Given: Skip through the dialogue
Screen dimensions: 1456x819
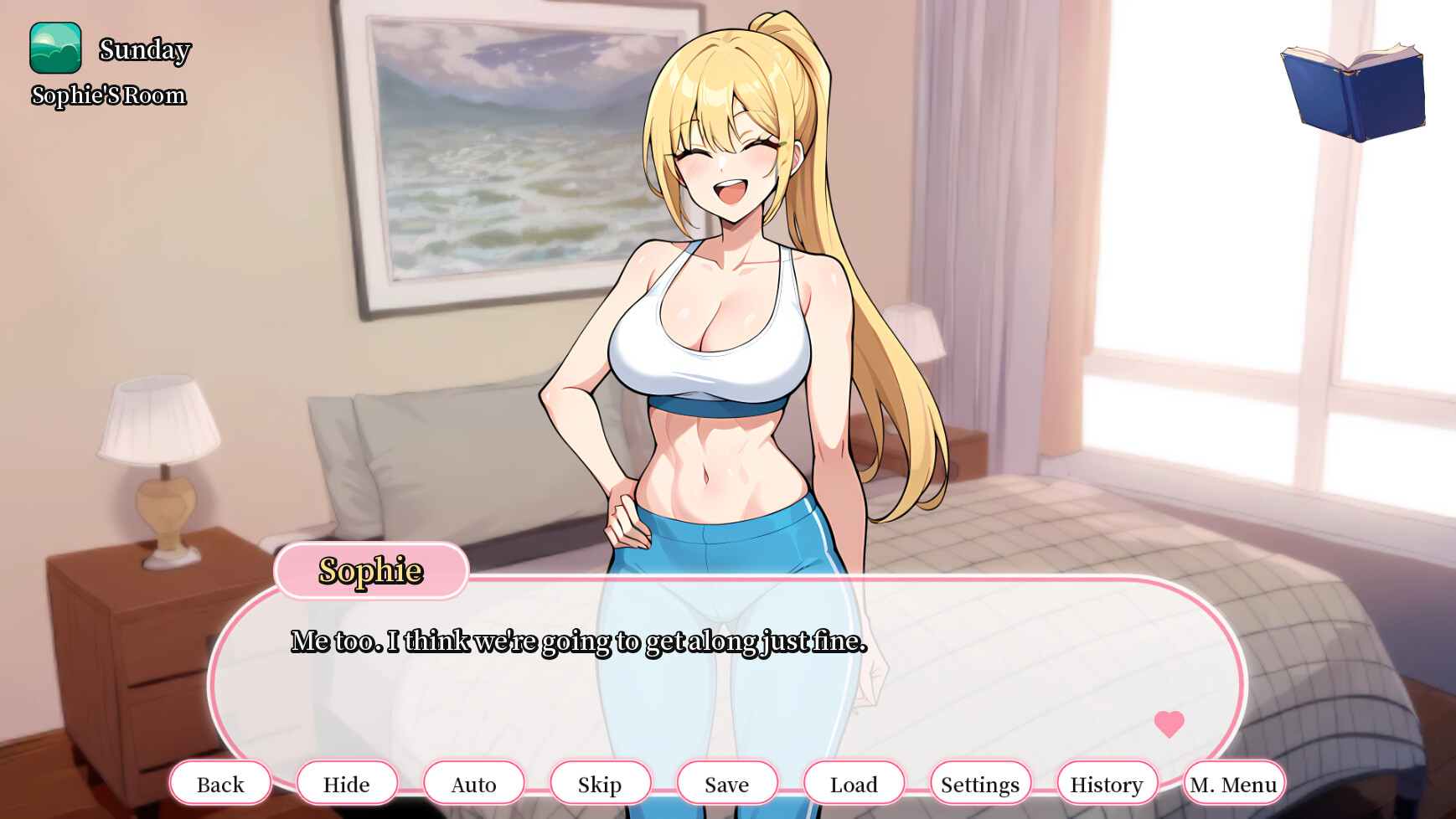Looking at the screenshot, I should pyautogui.click(x=600, y=784).
